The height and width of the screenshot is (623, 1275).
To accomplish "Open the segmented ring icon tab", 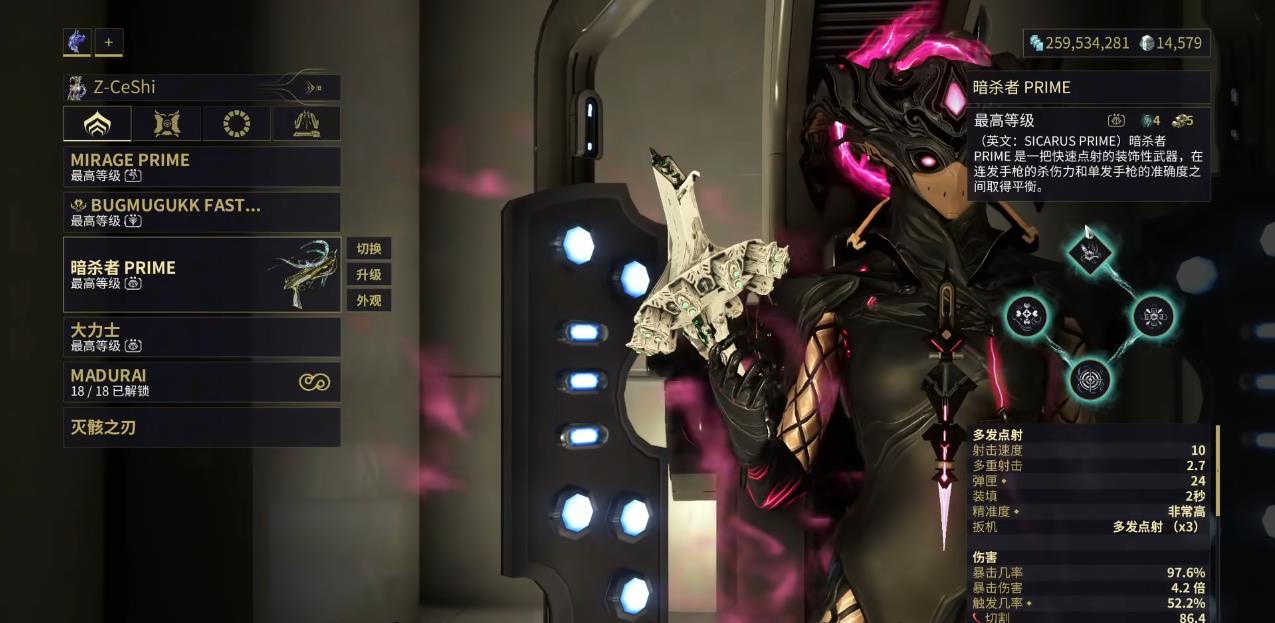I will 236,124.
